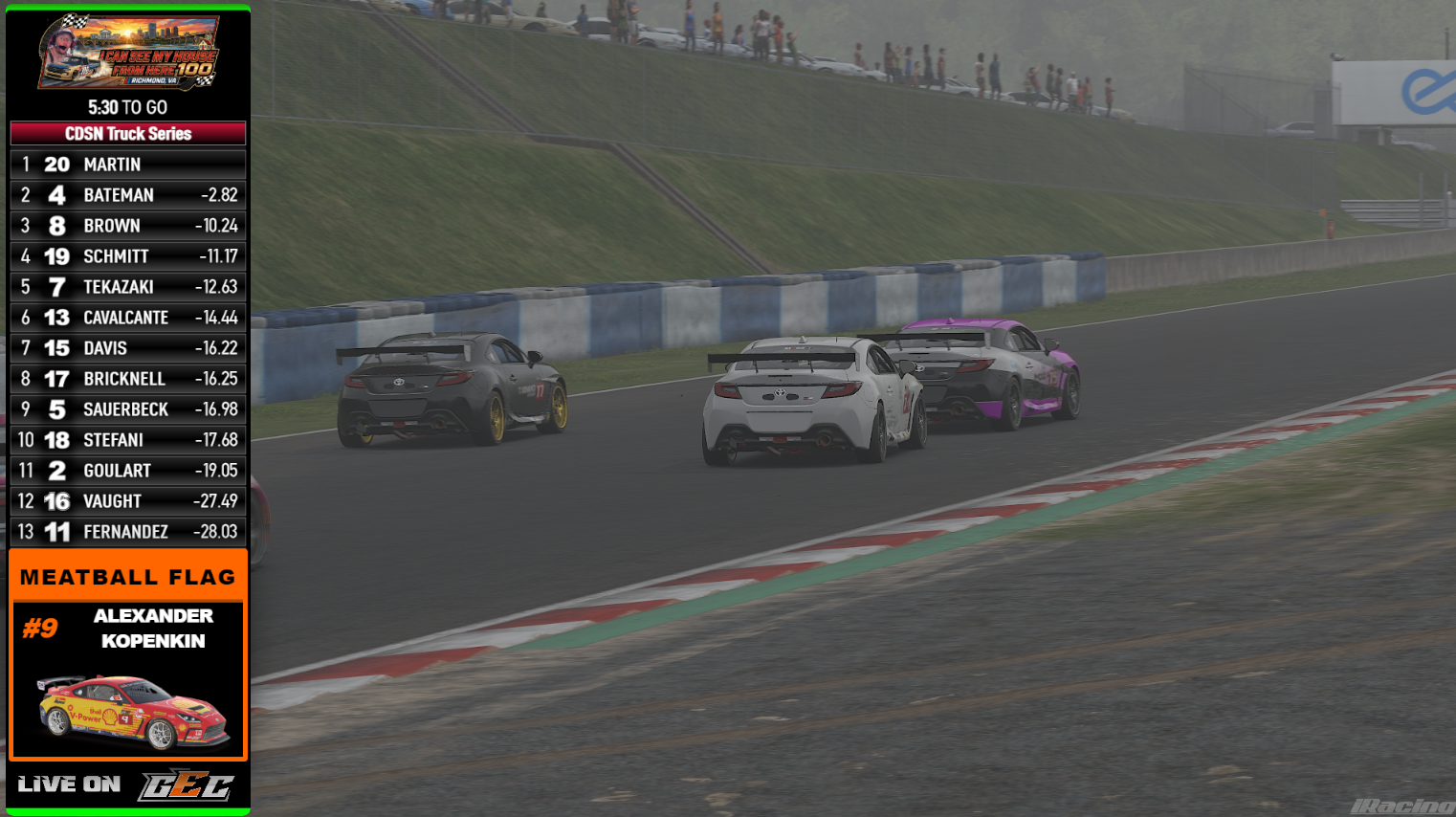Image resolution: width=1456 pixels, height=817 pixels.
Task: Click the #20 car number badge beside MARTIN
Action: tap(56, 164)
